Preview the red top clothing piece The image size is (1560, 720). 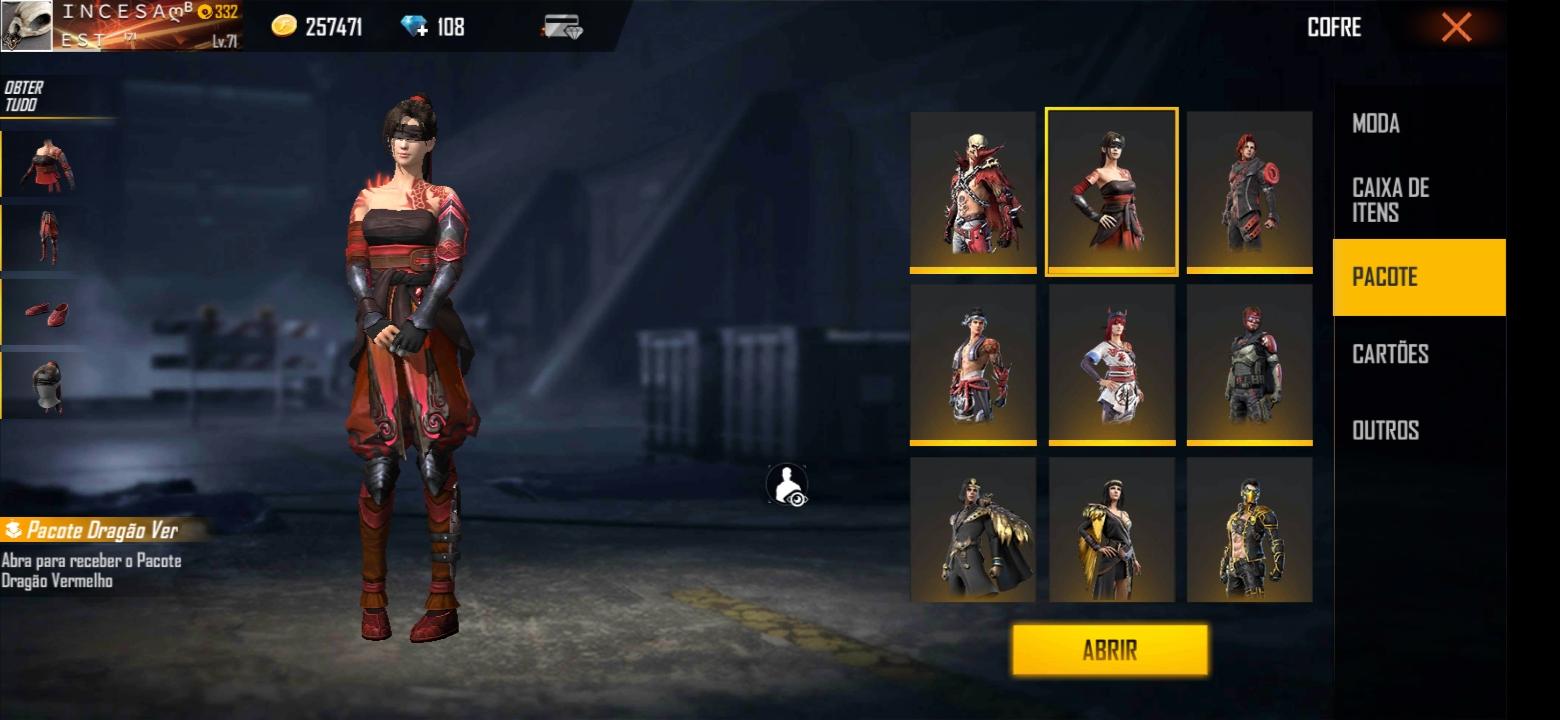click(47, 165)
